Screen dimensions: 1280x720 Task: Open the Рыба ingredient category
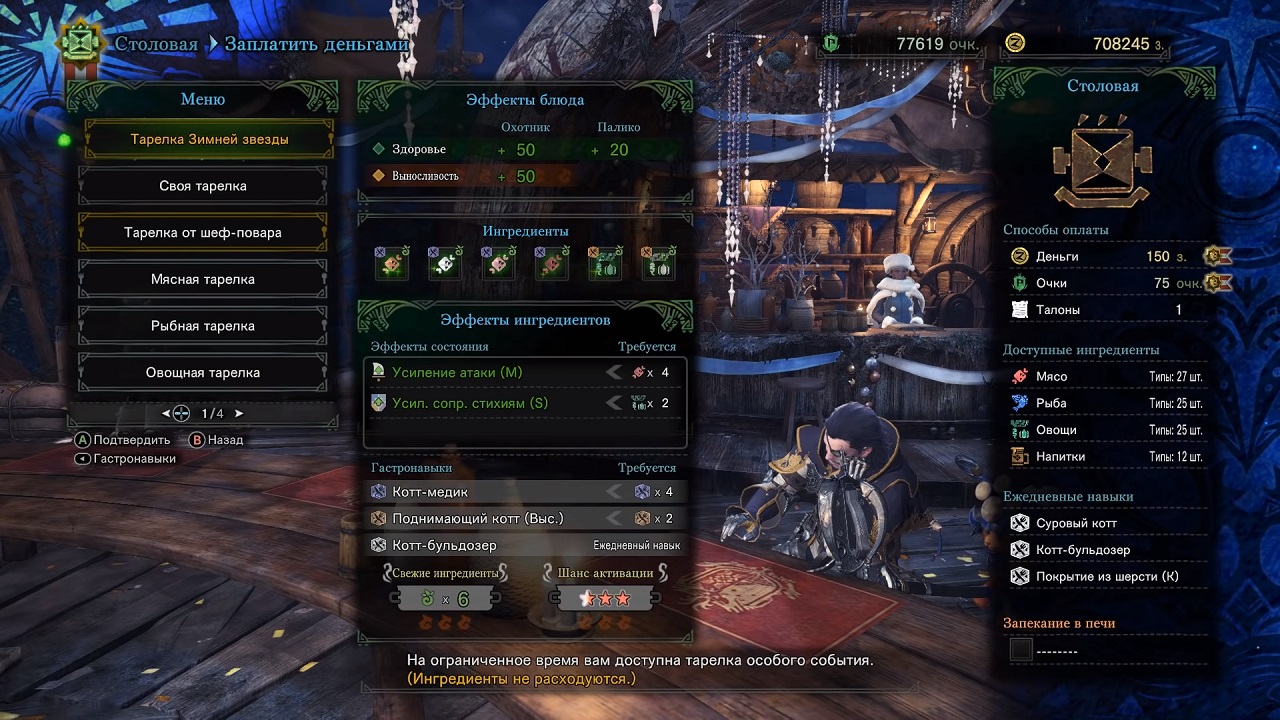click(x=1105, y=403)
